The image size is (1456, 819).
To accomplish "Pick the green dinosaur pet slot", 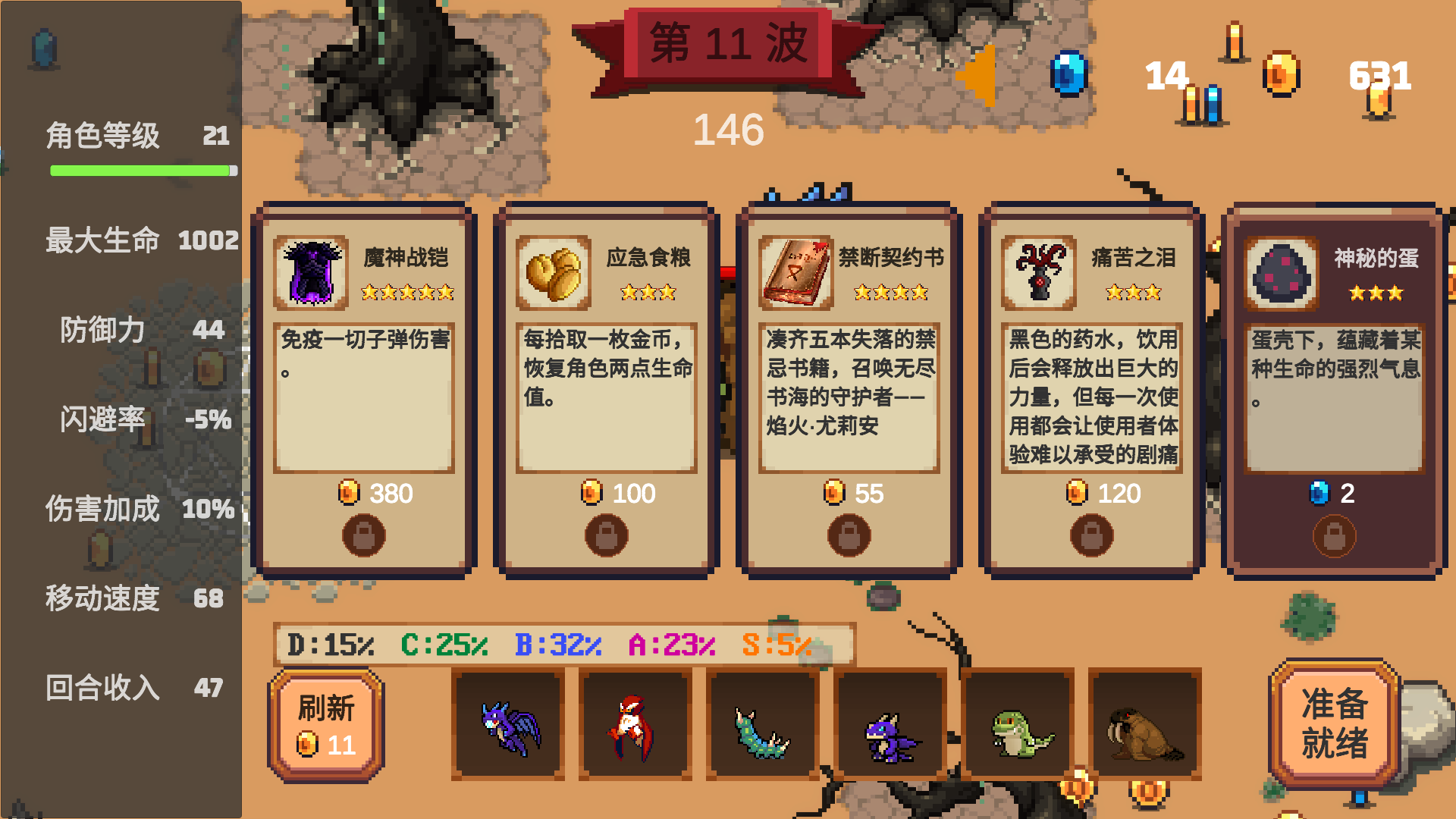I will (1018, 725).
